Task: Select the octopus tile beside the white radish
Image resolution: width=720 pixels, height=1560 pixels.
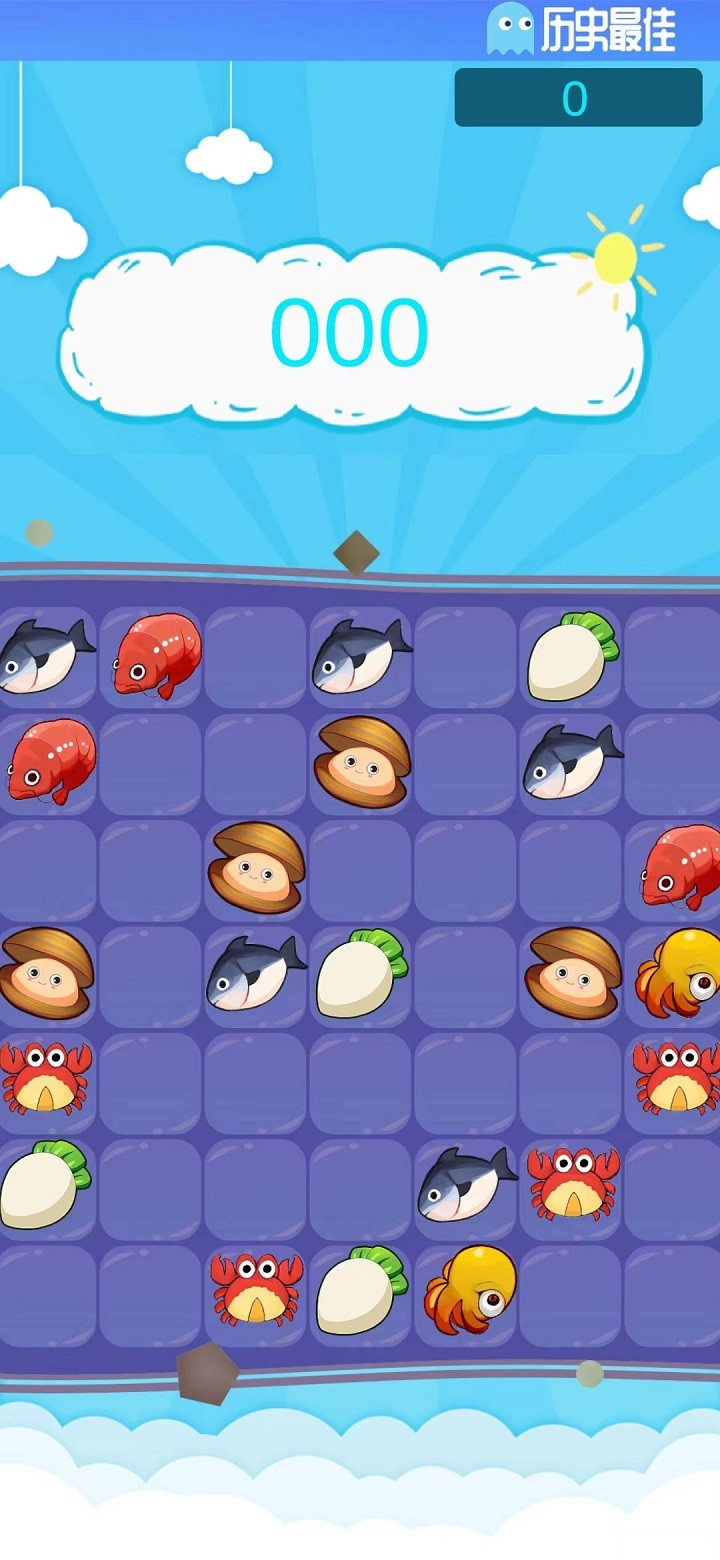Action: (468, 1290)
